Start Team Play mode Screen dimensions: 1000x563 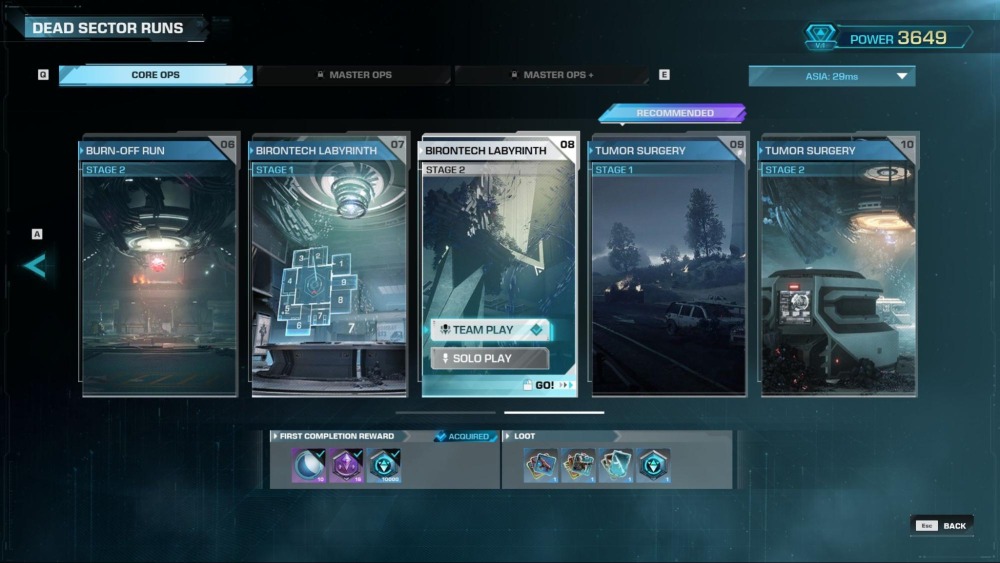click(x=490, y=330)
